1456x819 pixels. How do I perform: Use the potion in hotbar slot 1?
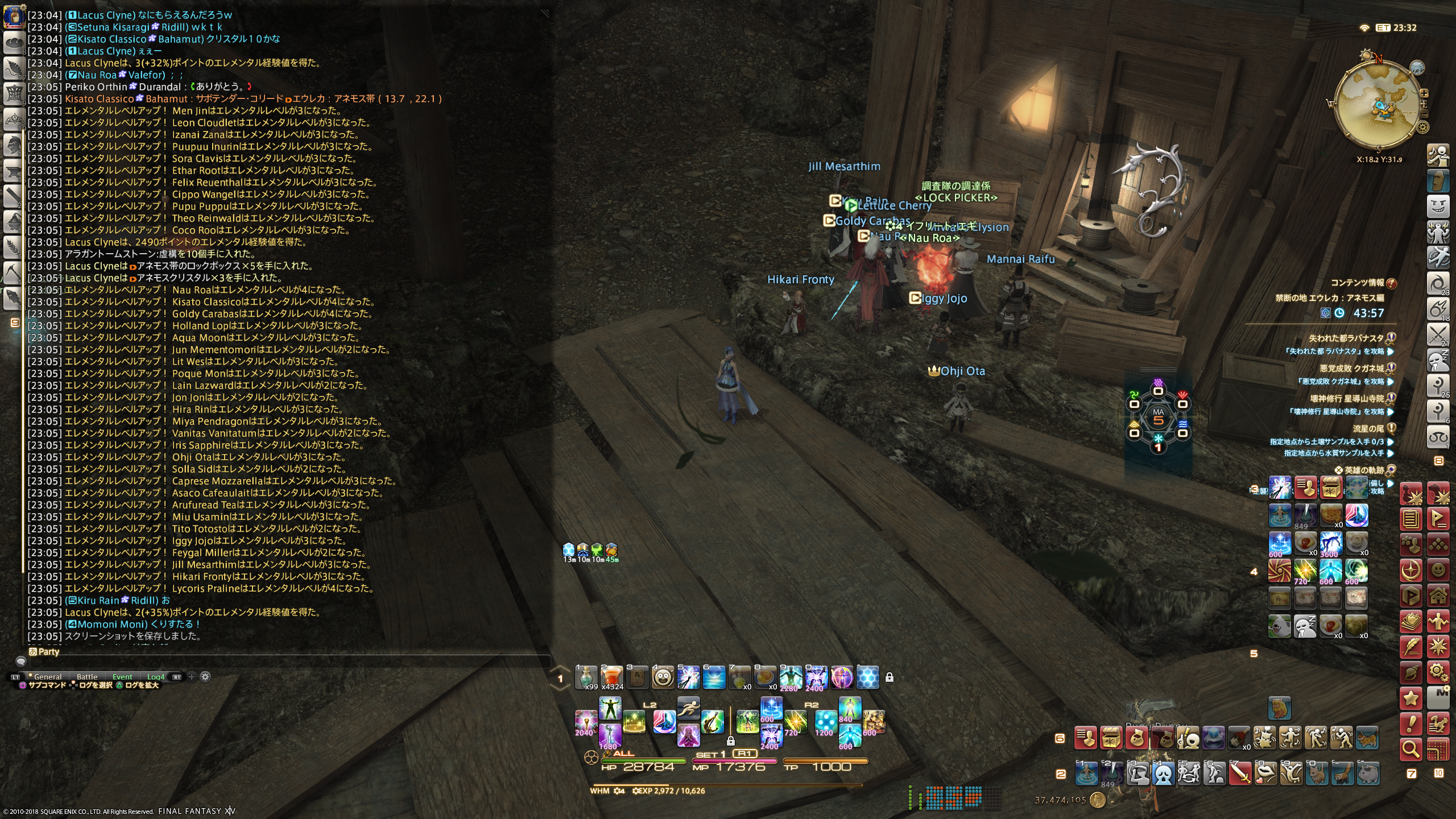tap(586, 677)
